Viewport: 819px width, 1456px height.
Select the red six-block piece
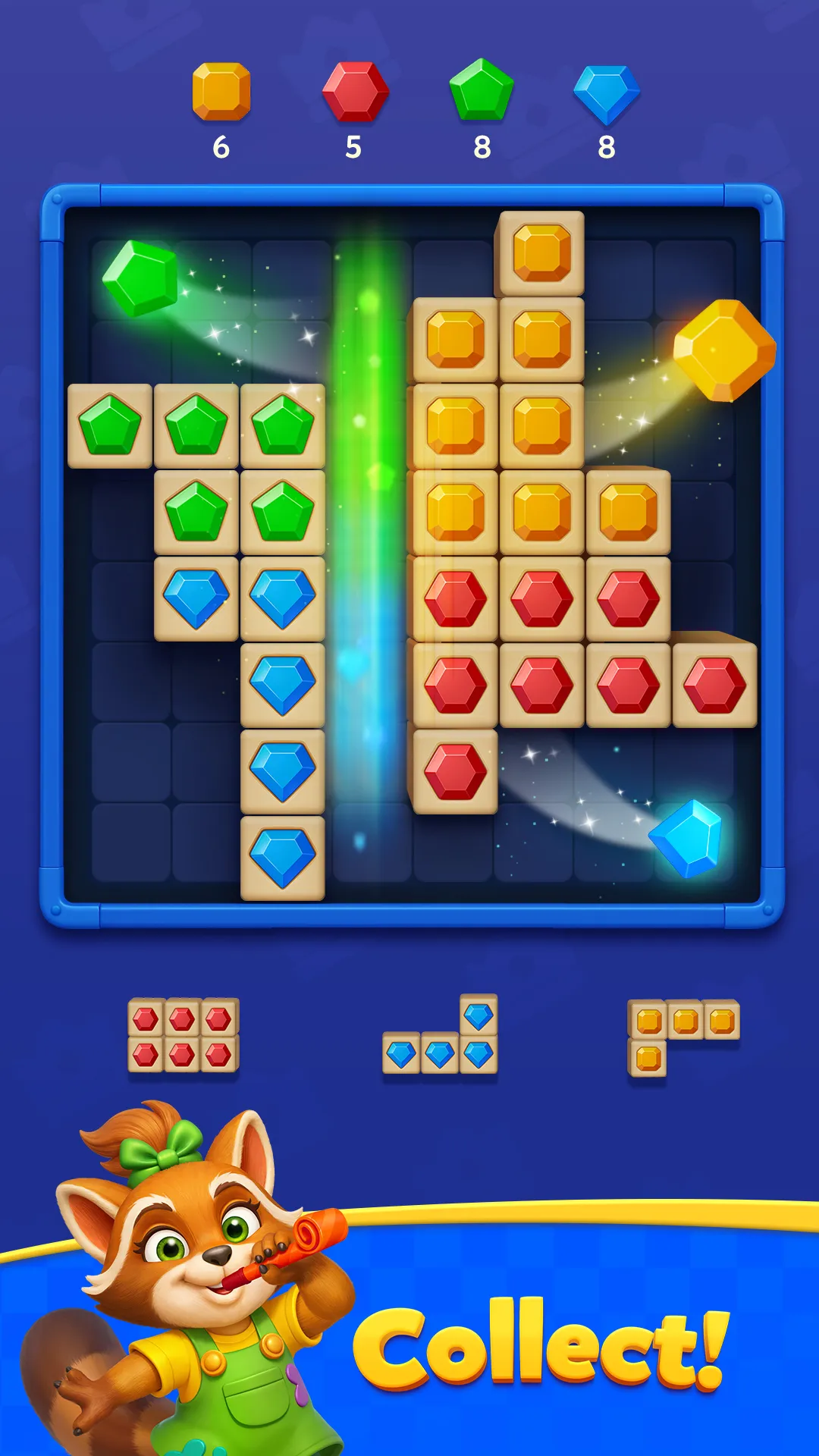pos(183,1035)
